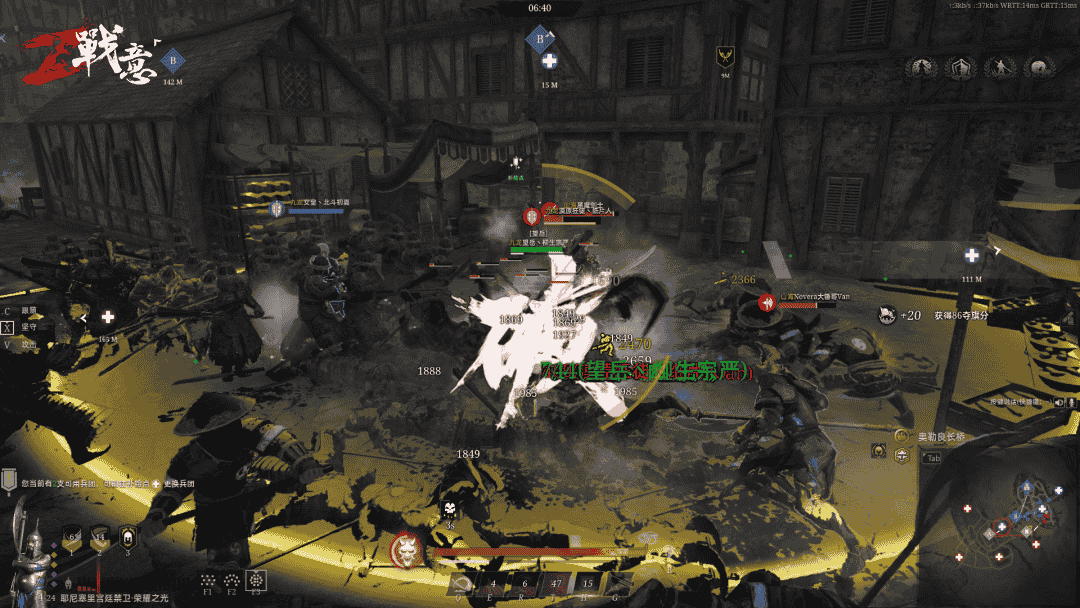Click the Q bow skill slot
Image resolution: width=1080 pixels, height=608 pixels.
460,584
